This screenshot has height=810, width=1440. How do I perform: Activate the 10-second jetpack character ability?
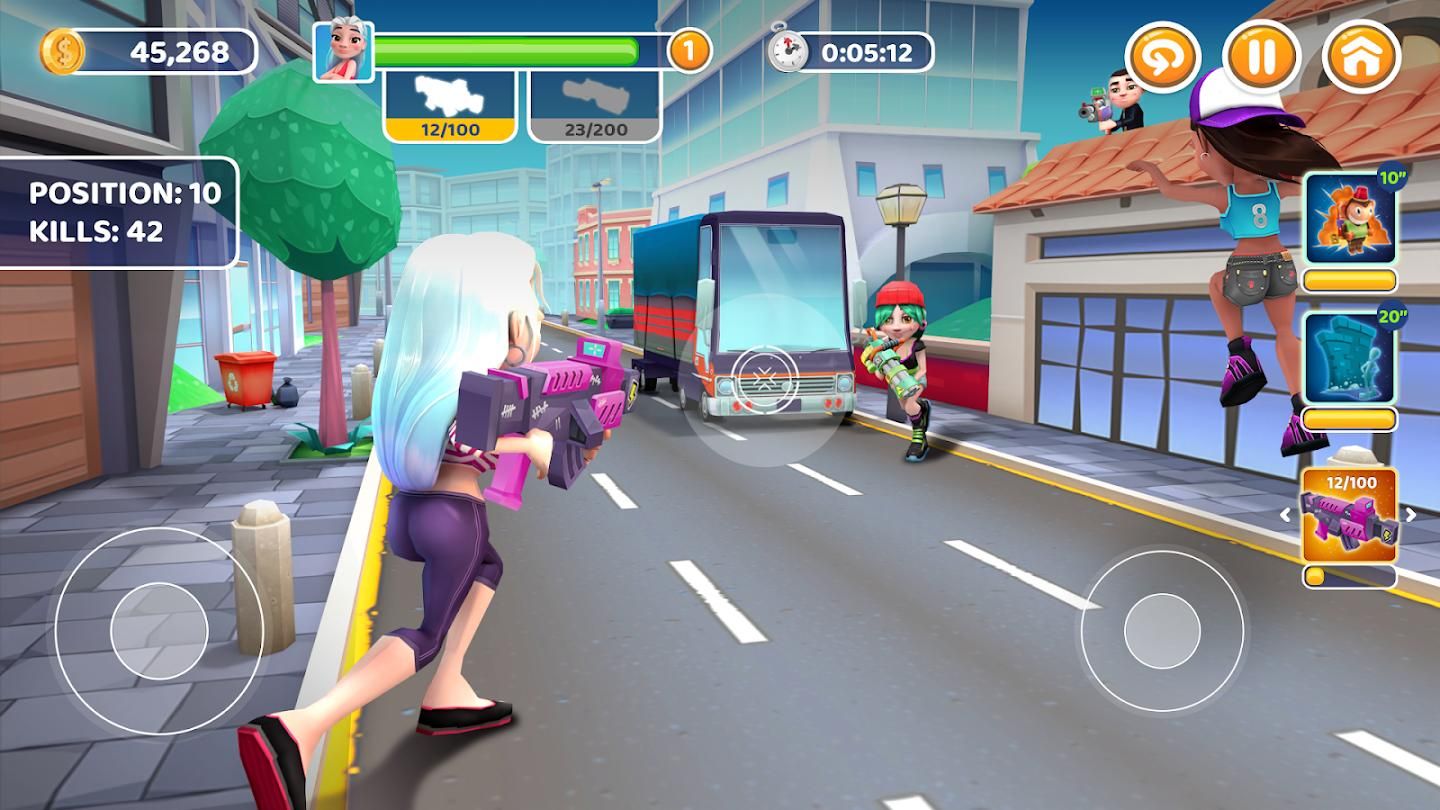1349,222
